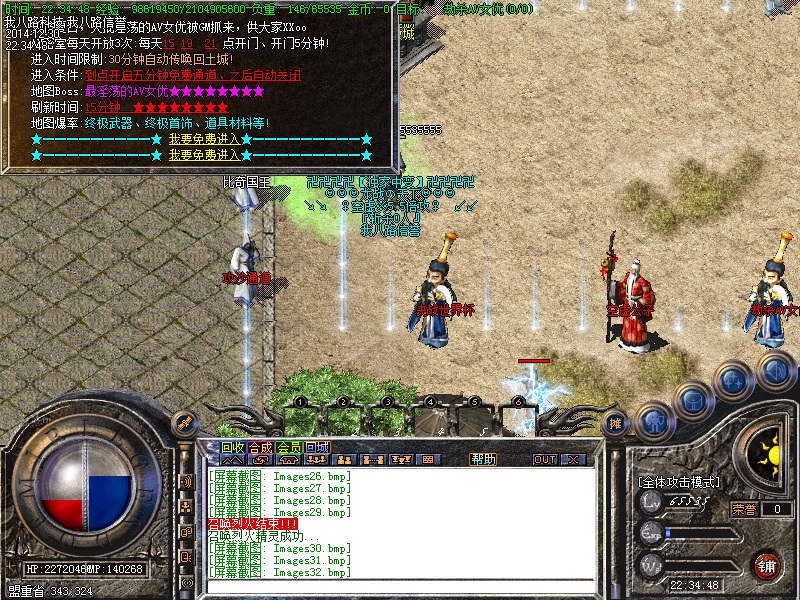Select the 会员 (member) tab
Screen dimensions: 800x600
tap(289, 447)
